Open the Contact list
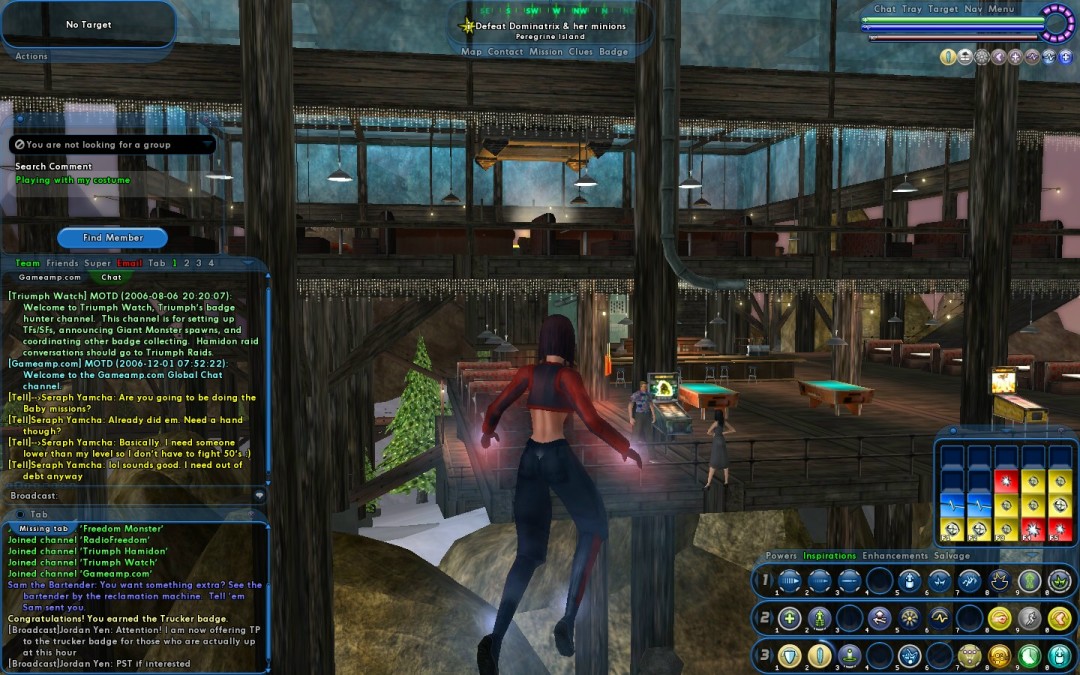This screenshot has height=675, width=1080. (505, 52)
